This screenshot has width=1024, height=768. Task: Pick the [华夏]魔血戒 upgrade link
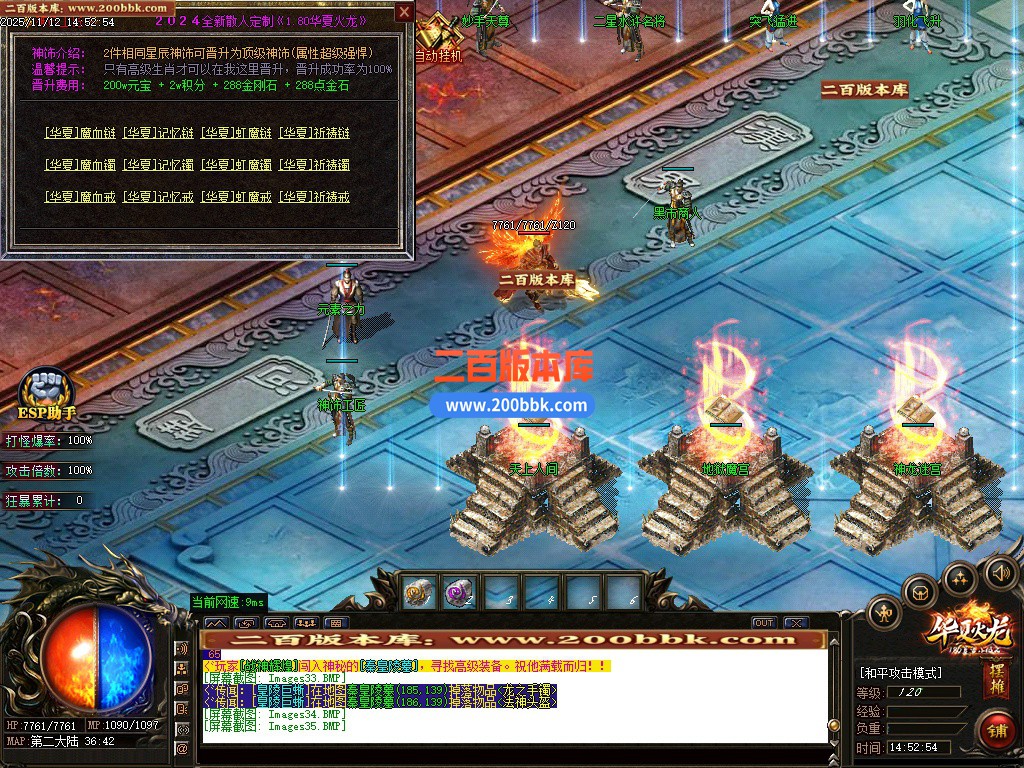click(x=81, y=197)
